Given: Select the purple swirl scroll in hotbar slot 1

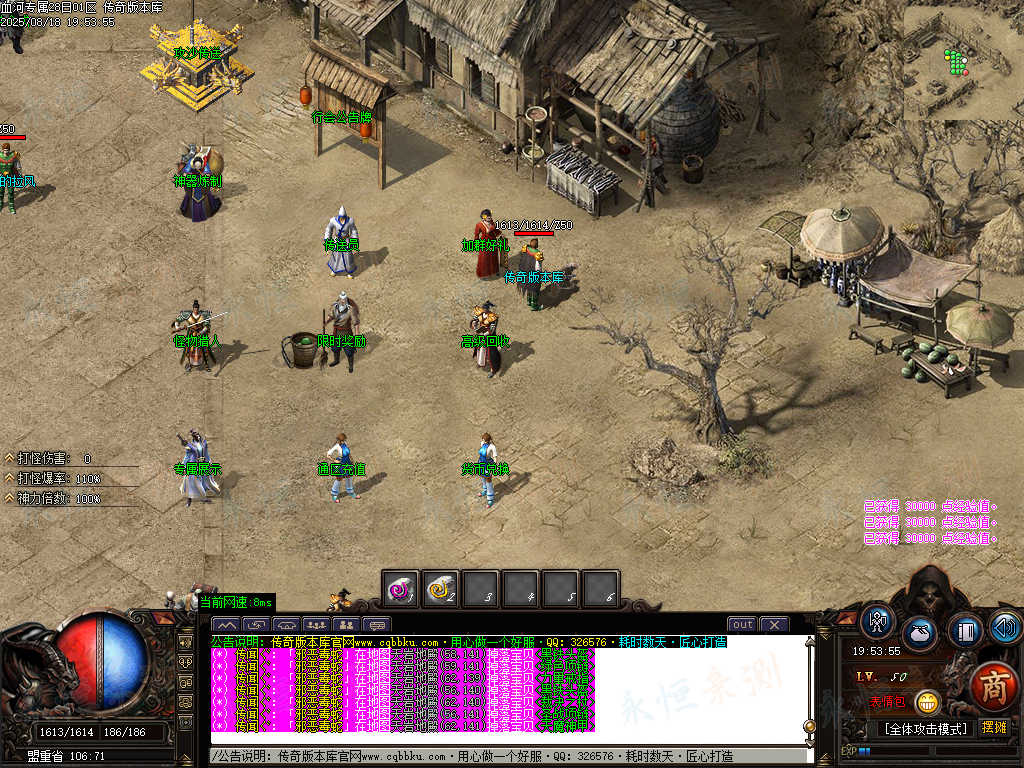Looking at the screenshot, I should pyautogui.click(x=402, y=589).
